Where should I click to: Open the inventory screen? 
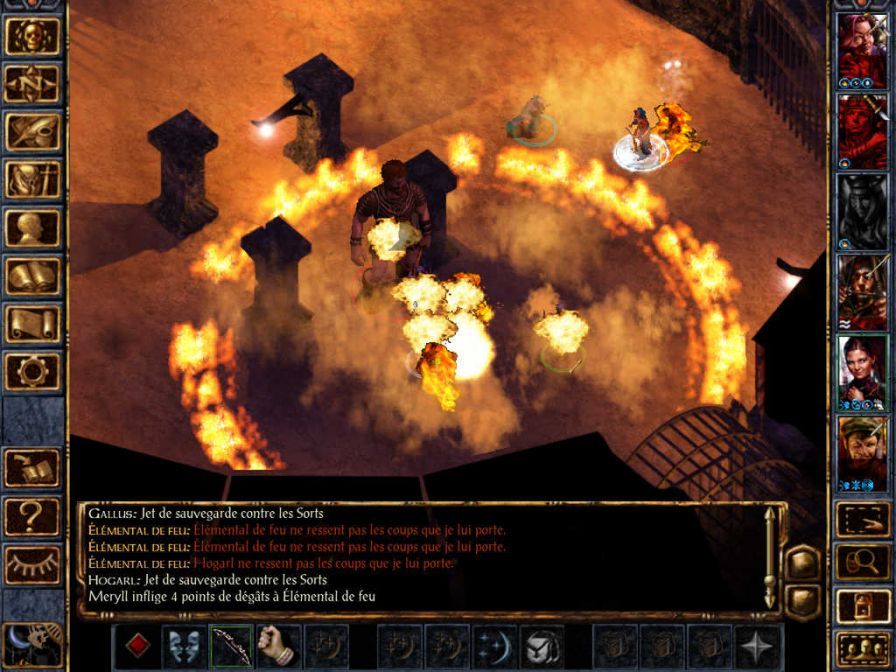pyautogui.click(x=33, y=180)
